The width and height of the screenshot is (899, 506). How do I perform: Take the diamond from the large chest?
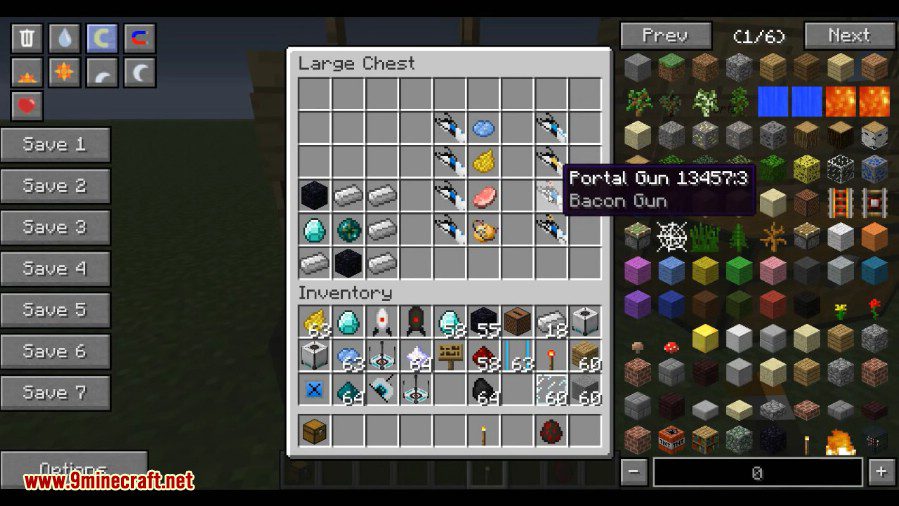[x=315, y=230]
